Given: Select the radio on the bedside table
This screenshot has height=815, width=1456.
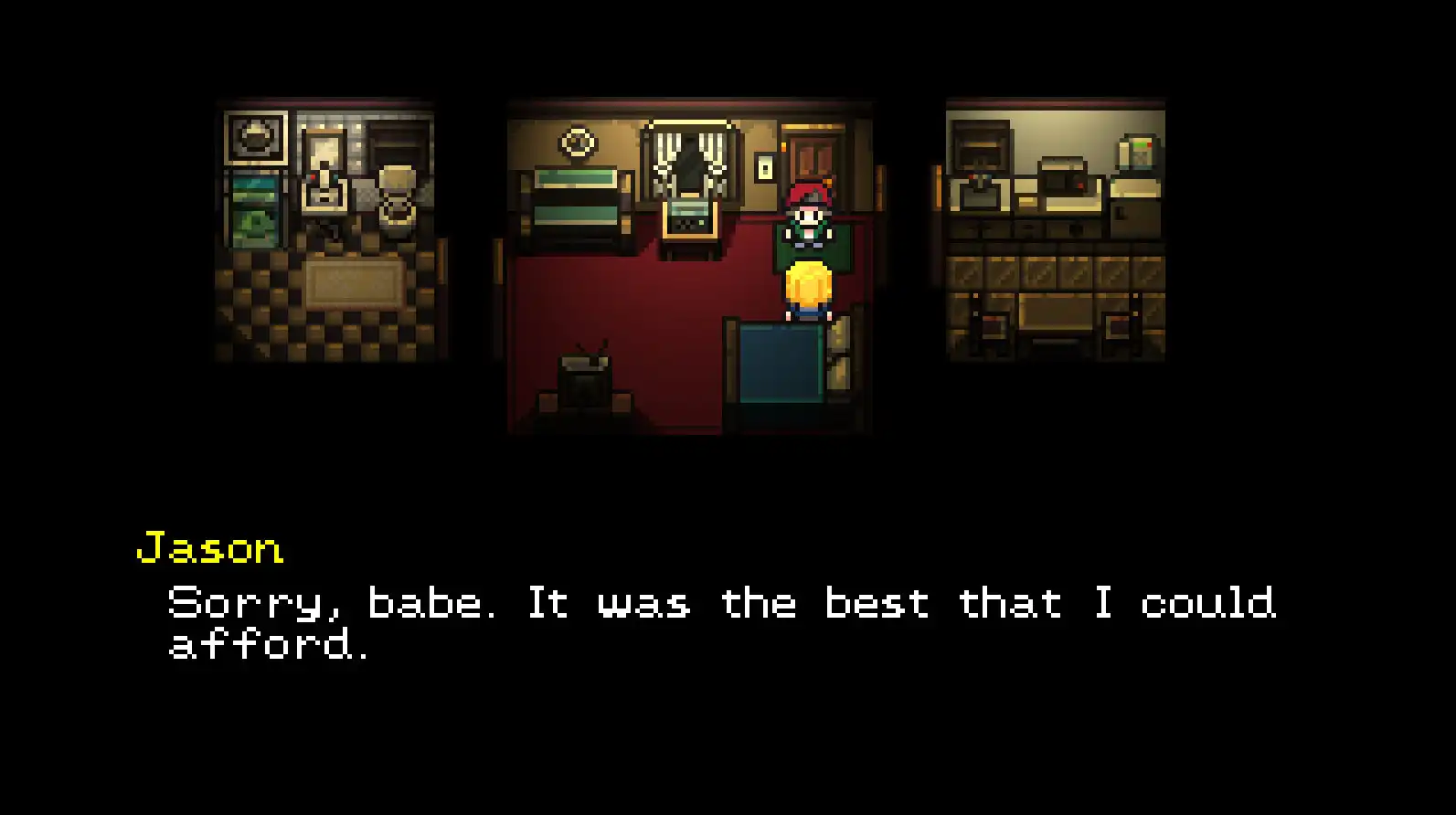Looking at the screenshot, I should tap(688, 217).
